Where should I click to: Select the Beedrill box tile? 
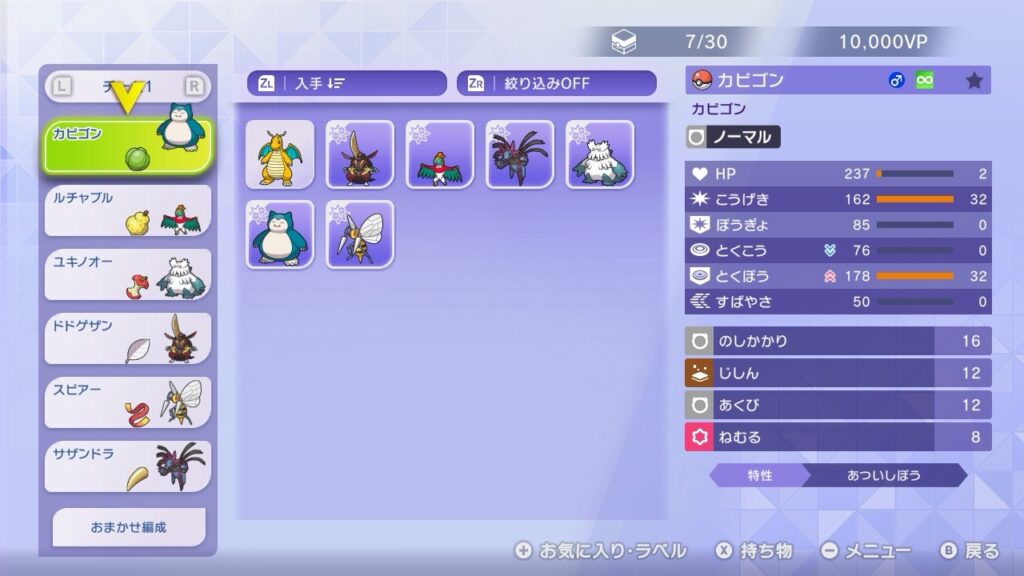pos(360,234)
